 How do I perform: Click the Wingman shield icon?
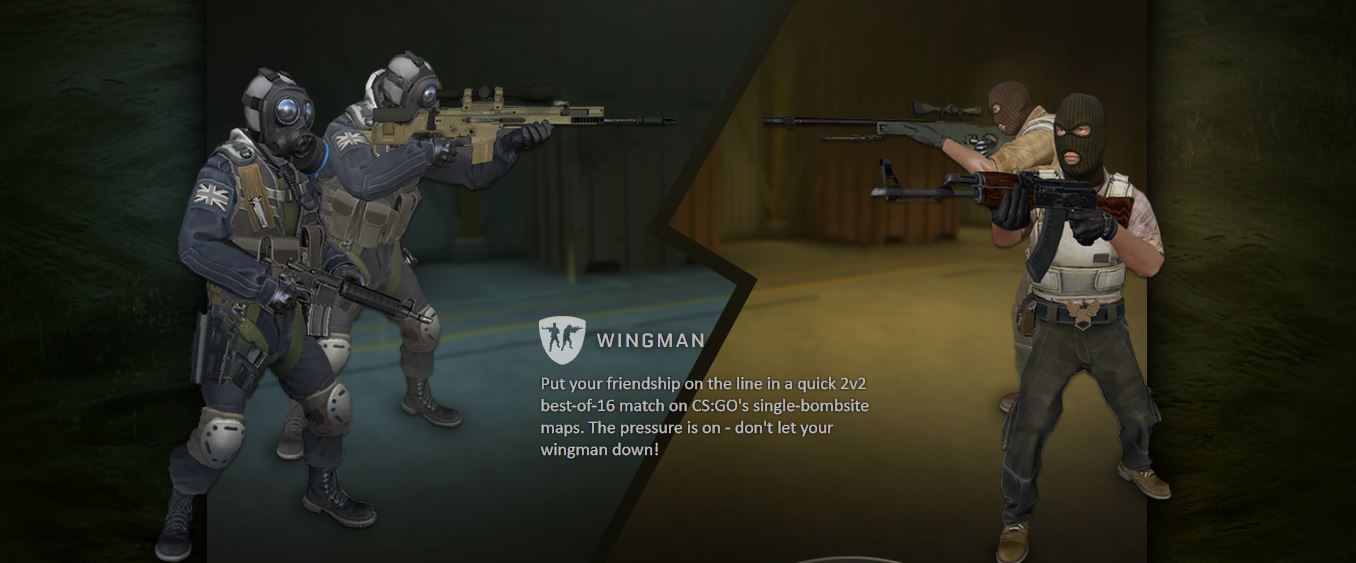tap(562, 340)
